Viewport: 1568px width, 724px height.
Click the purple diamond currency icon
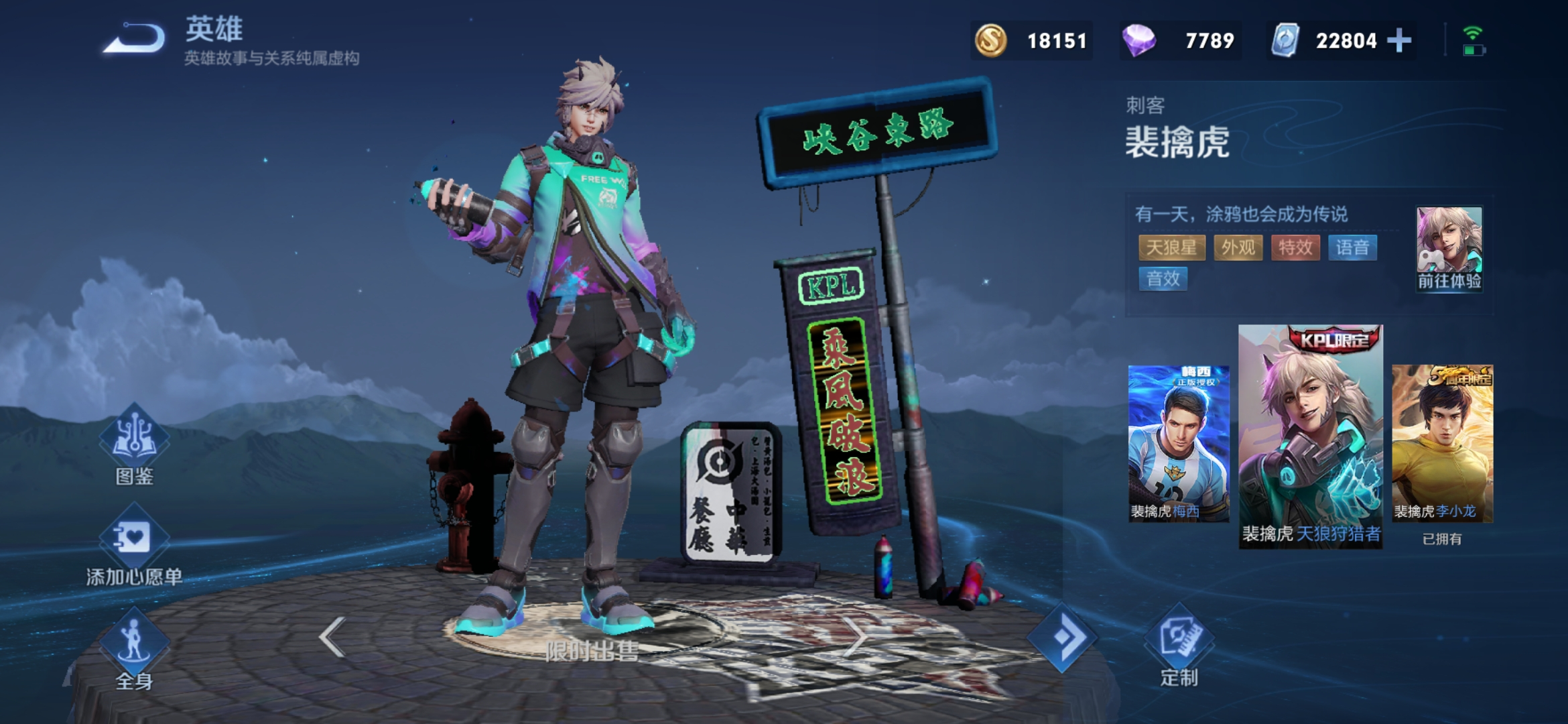1138,41
